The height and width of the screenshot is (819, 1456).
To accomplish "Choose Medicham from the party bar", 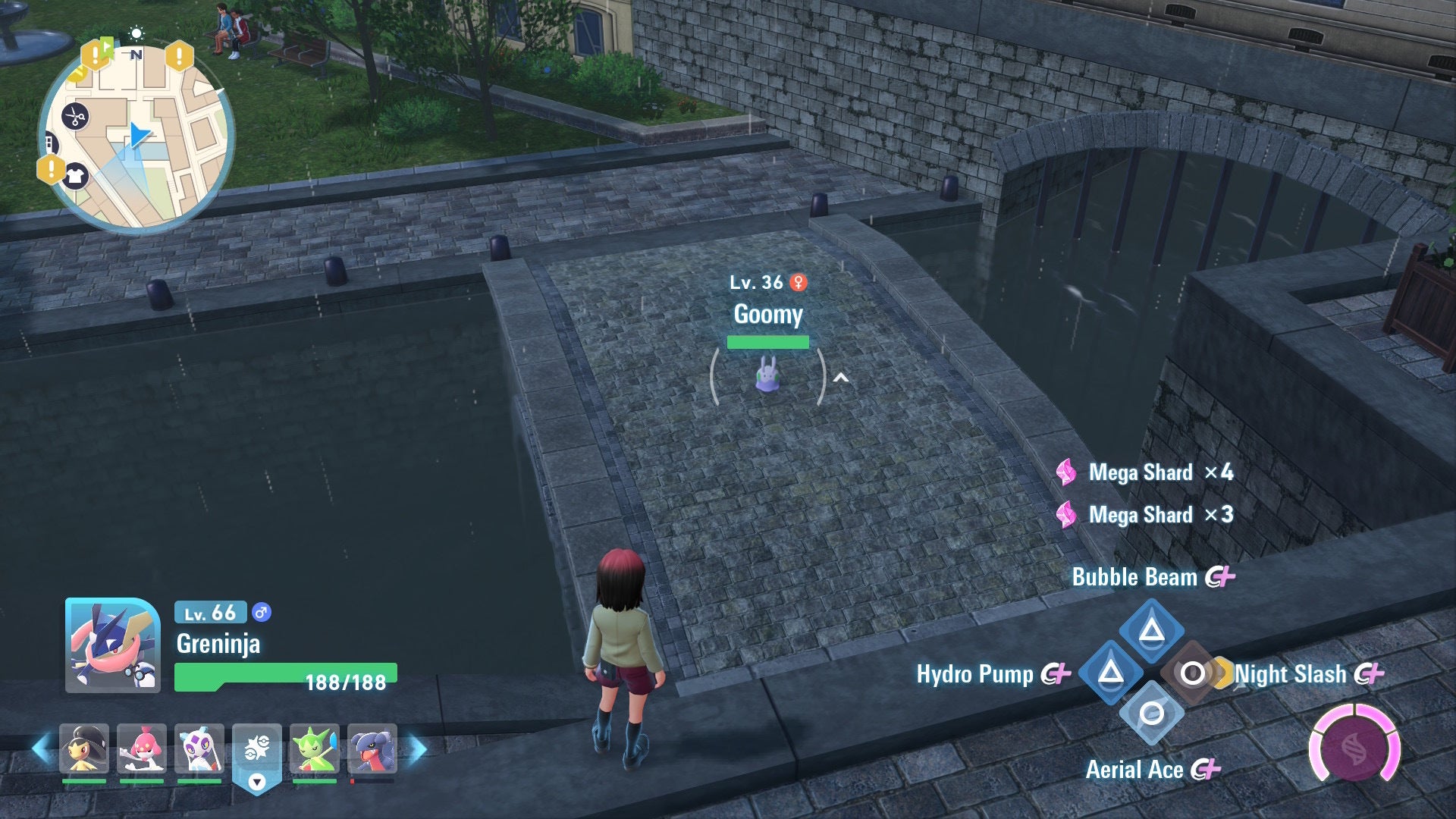I will pyautogui.click(x=142, y=748).
